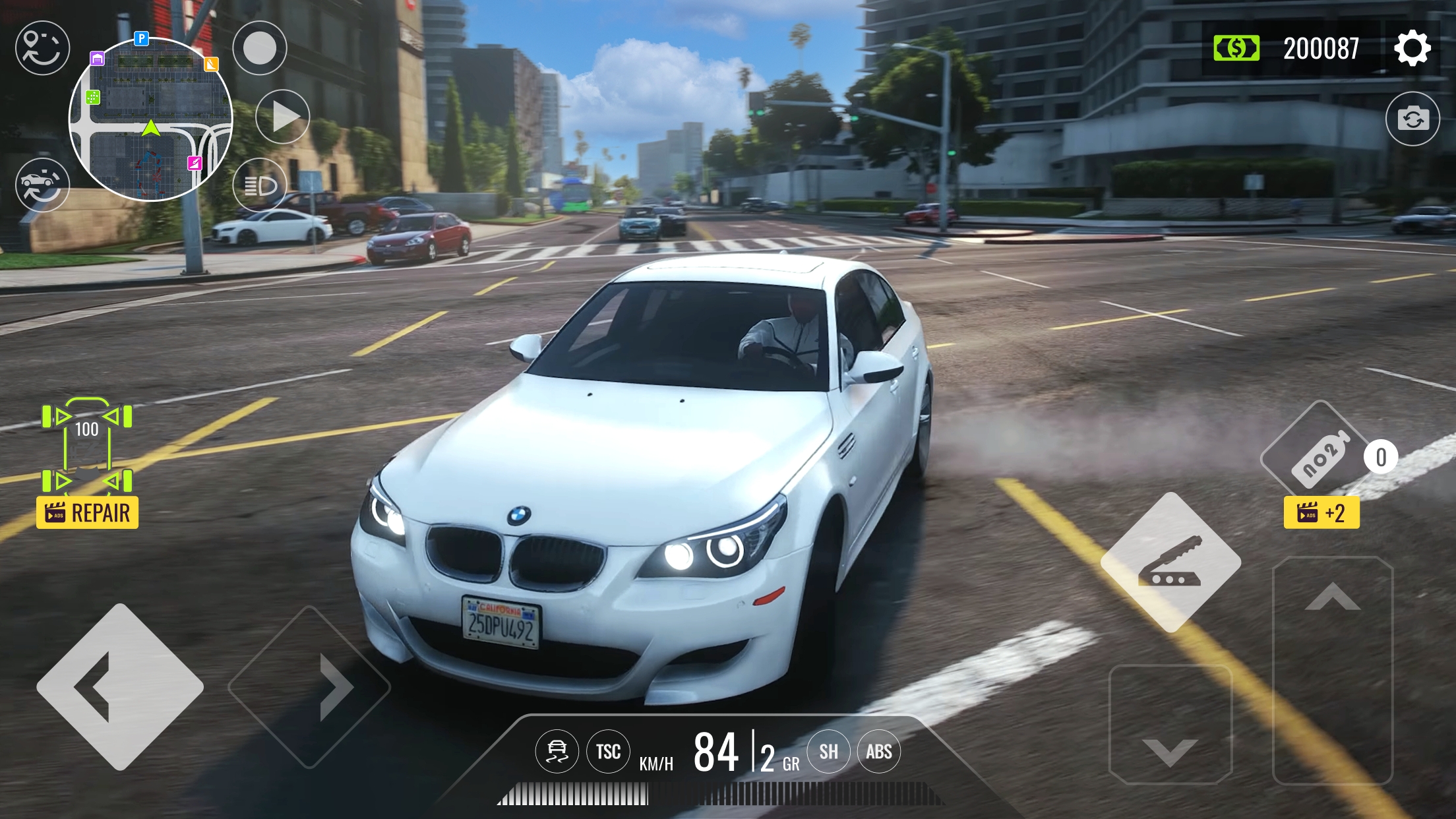
Task: Toggle the headlights button
Action: (260, 186)
